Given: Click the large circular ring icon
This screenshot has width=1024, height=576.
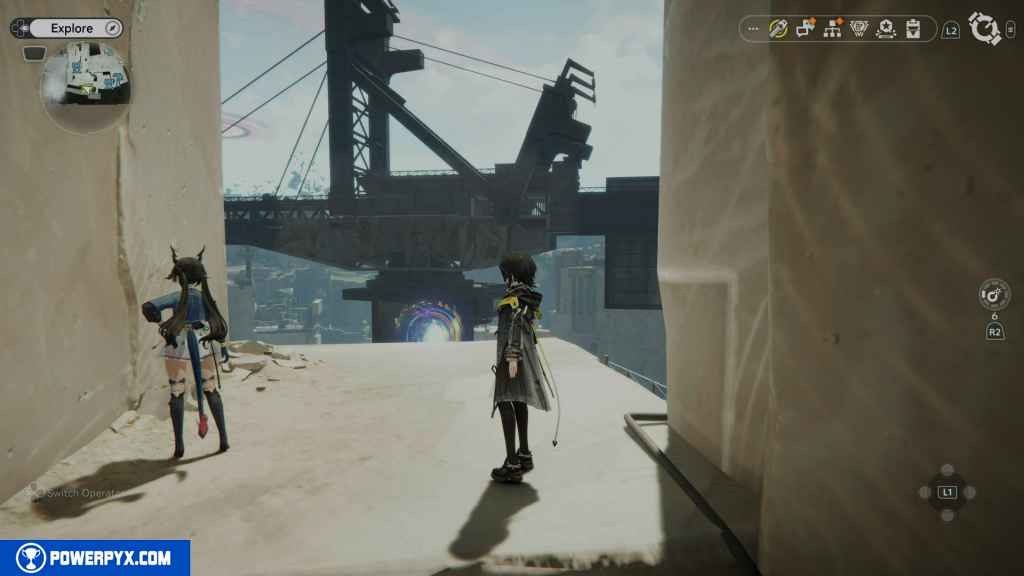Looking at the screenshot, I should pos(985,29).
